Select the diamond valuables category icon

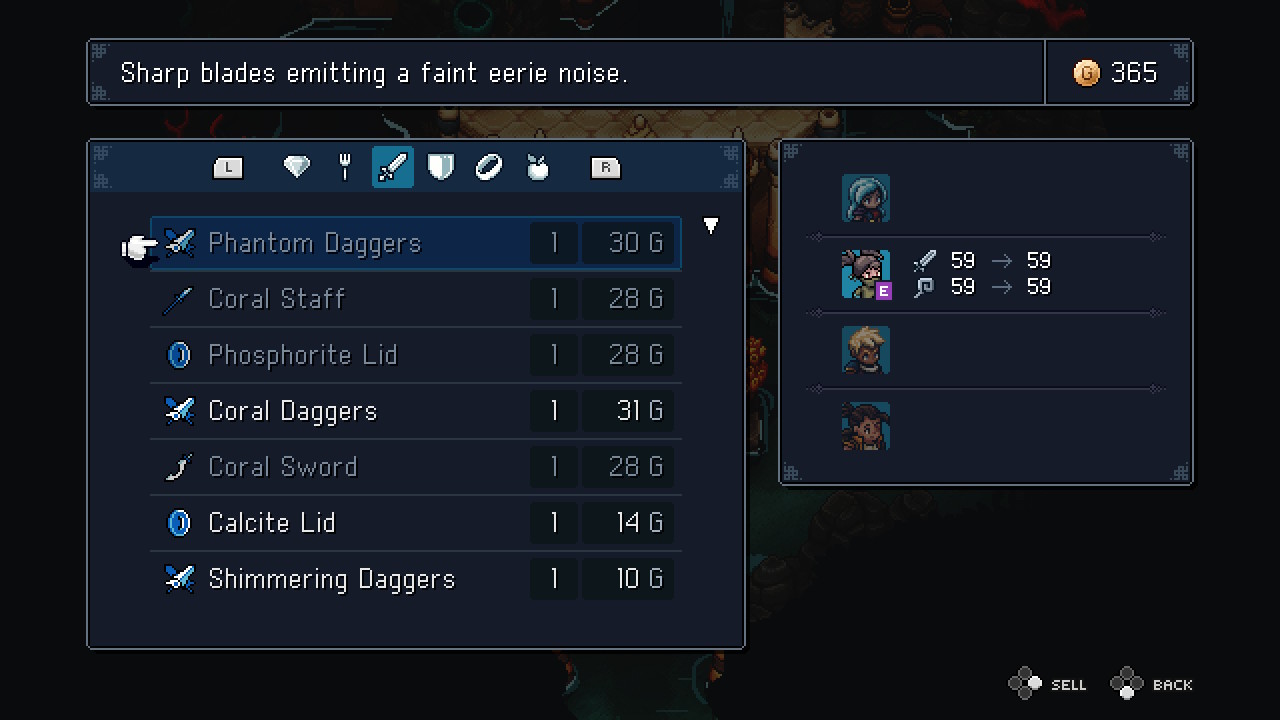pos(296,167)
